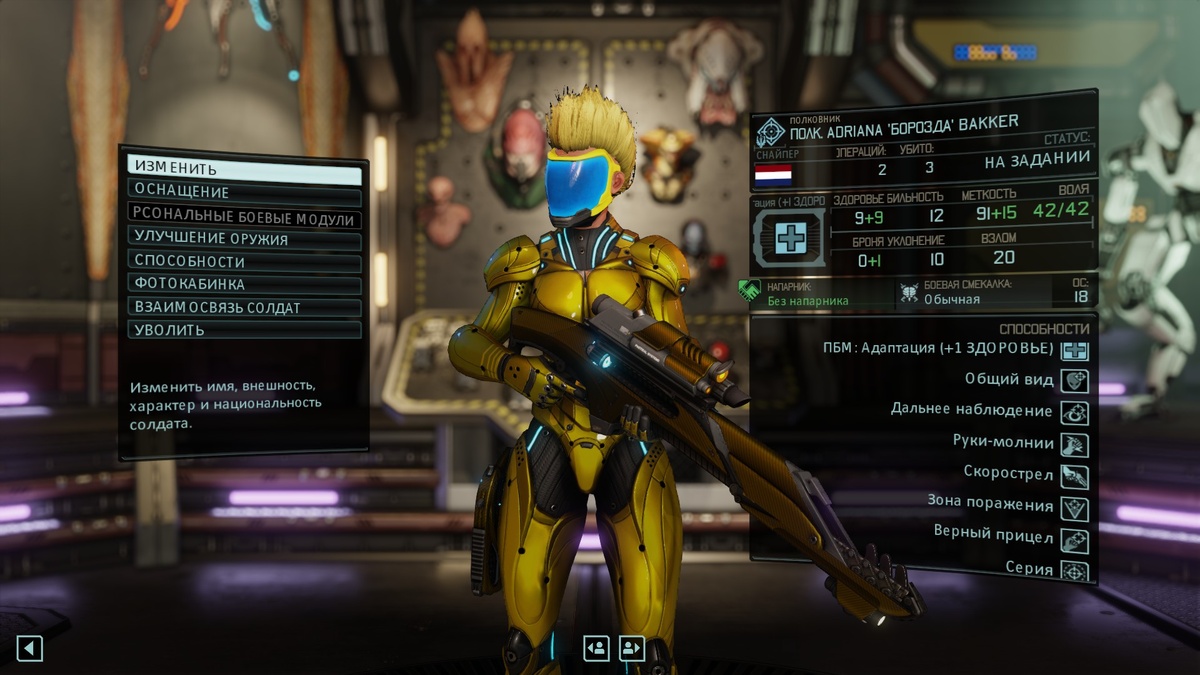1200x675 pixels.
Task: Click the back arrow button
Action: click(x=30, y=649)
